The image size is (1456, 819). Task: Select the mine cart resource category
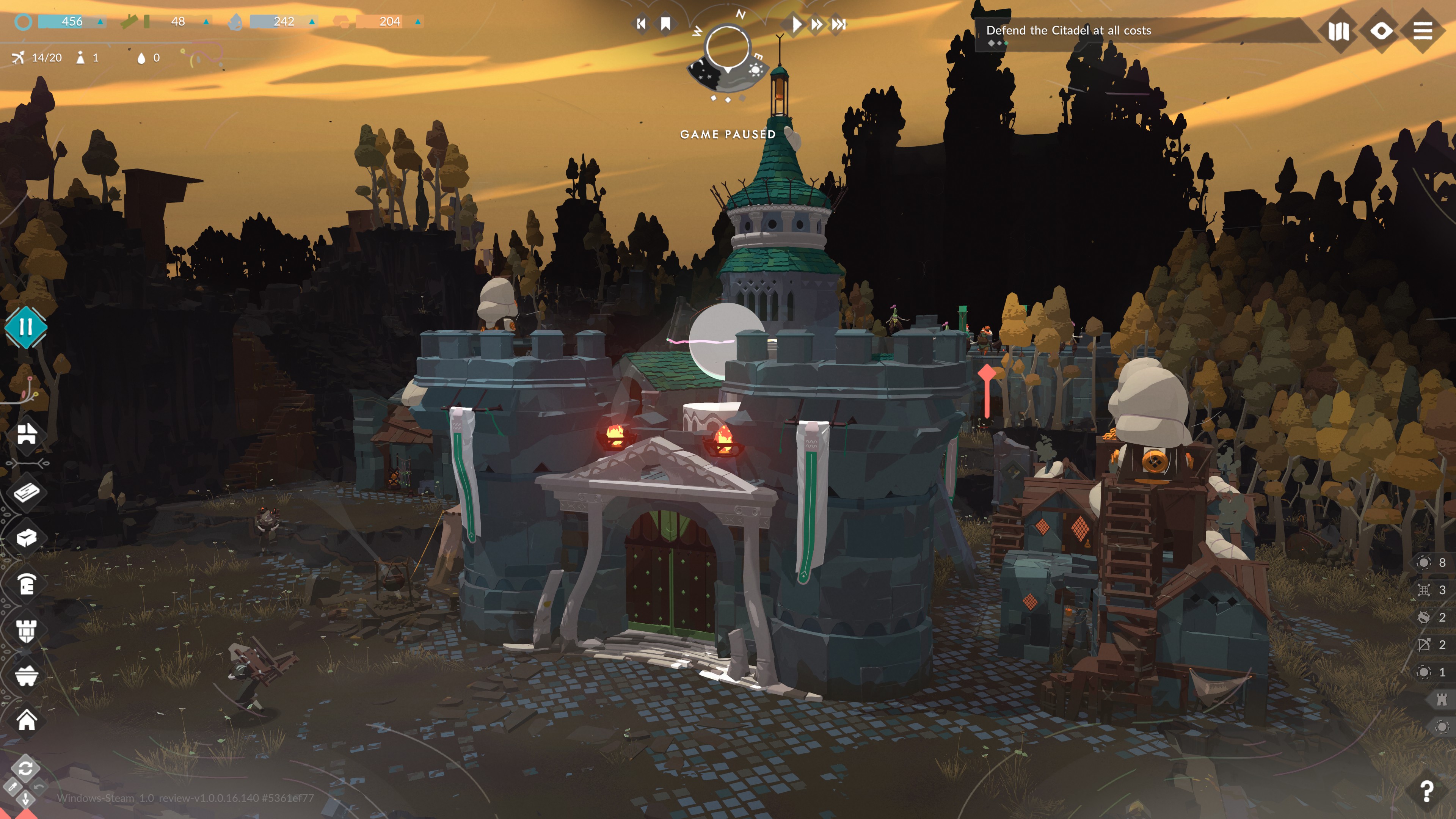[27, 675]
